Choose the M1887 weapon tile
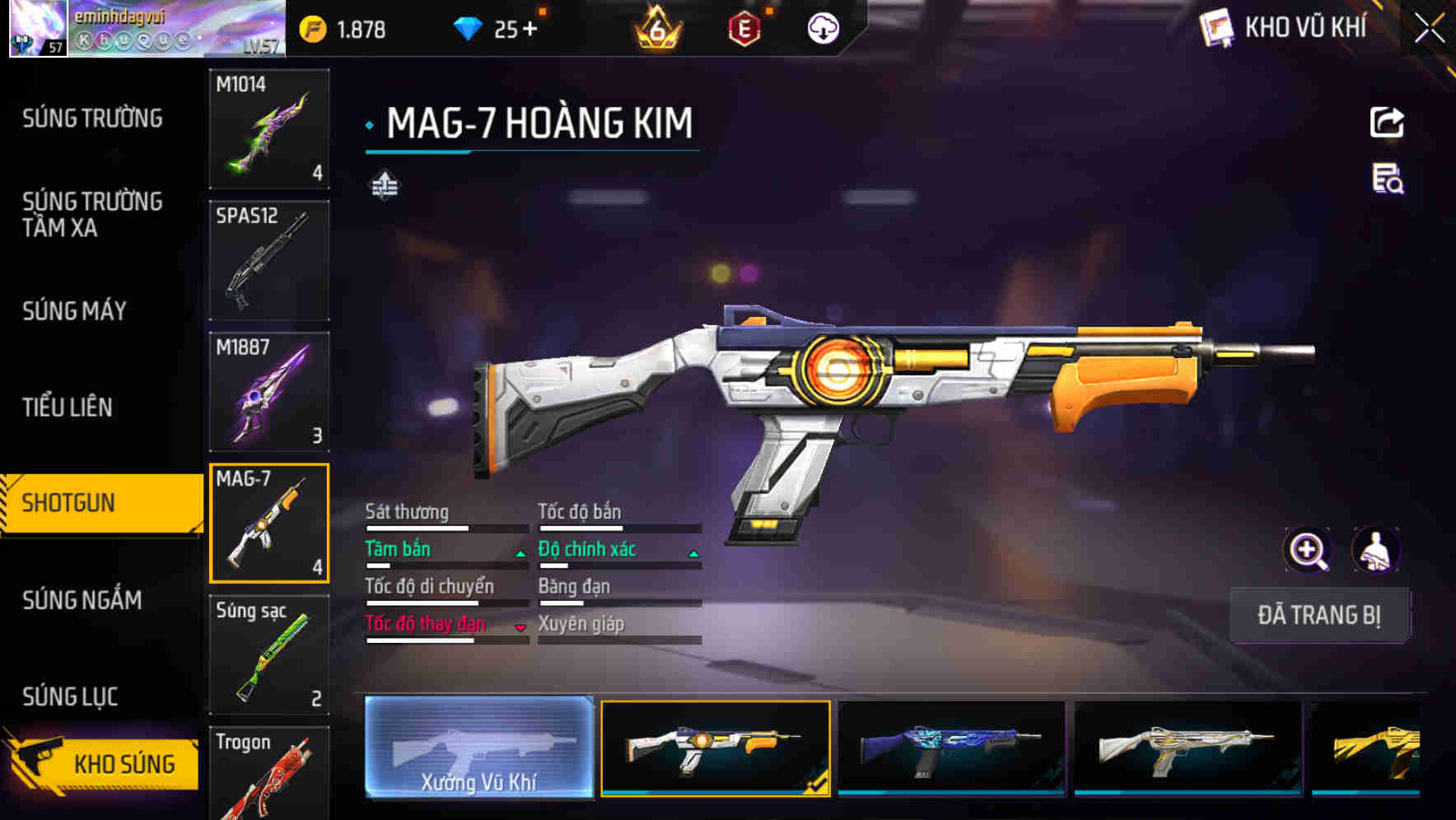This screenshot has width=1456, height=820. 269,392
